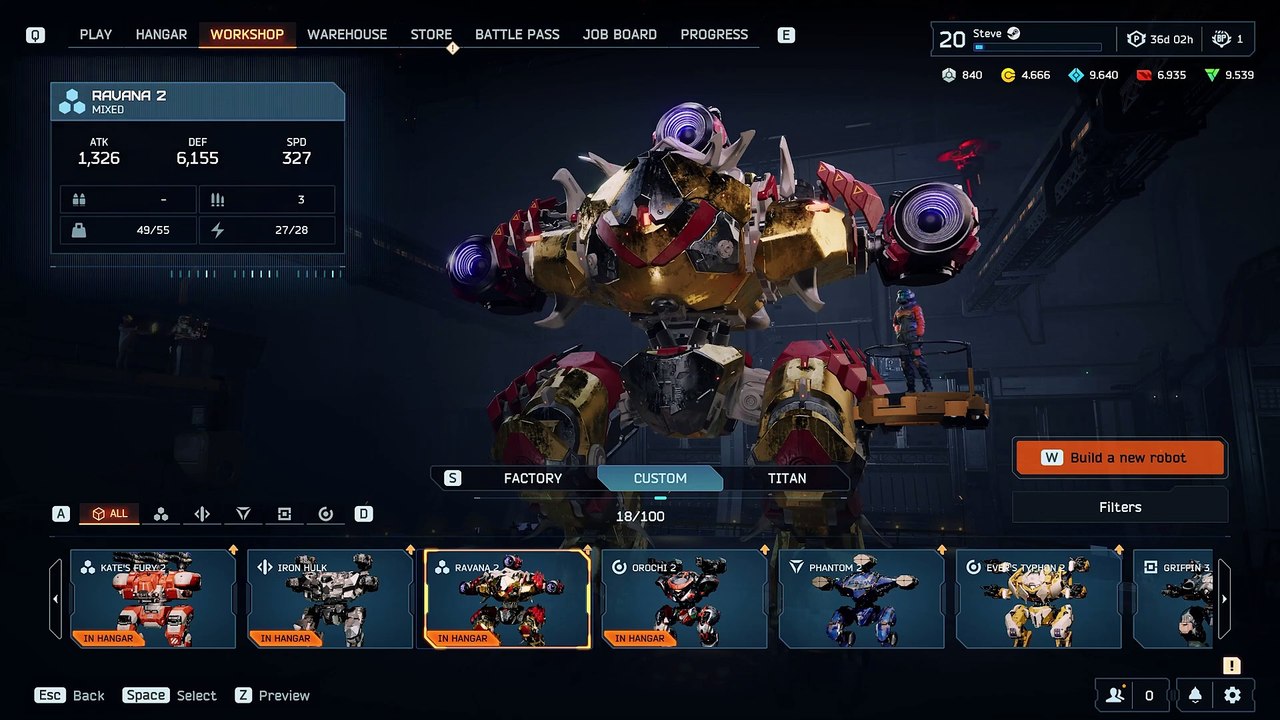Pick the Iron Hulk robot card
The height and width of the screenshot is (720, 1280).
click(x=330, y=598)
